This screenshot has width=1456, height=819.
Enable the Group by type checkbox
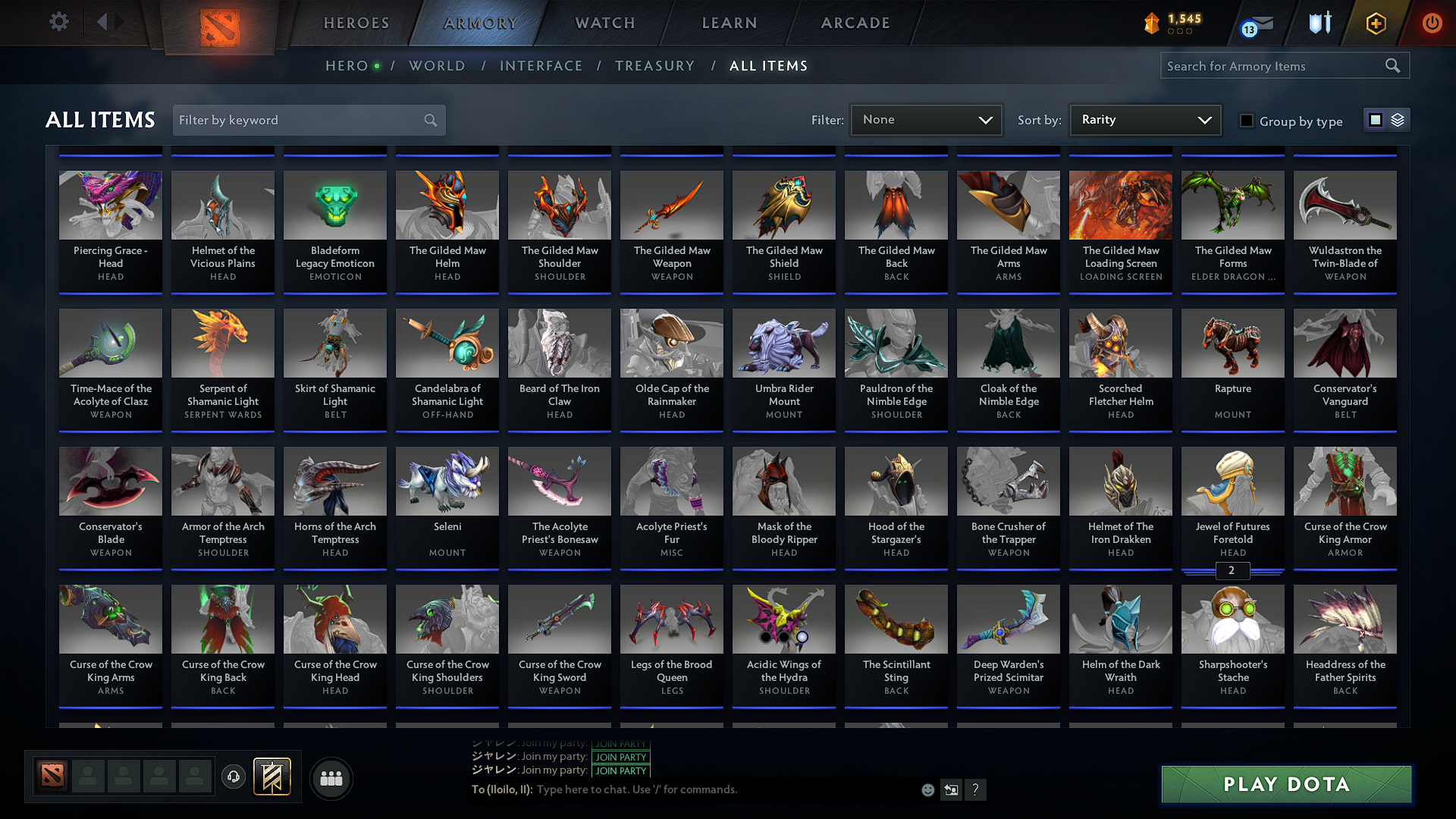point(1247,121)
